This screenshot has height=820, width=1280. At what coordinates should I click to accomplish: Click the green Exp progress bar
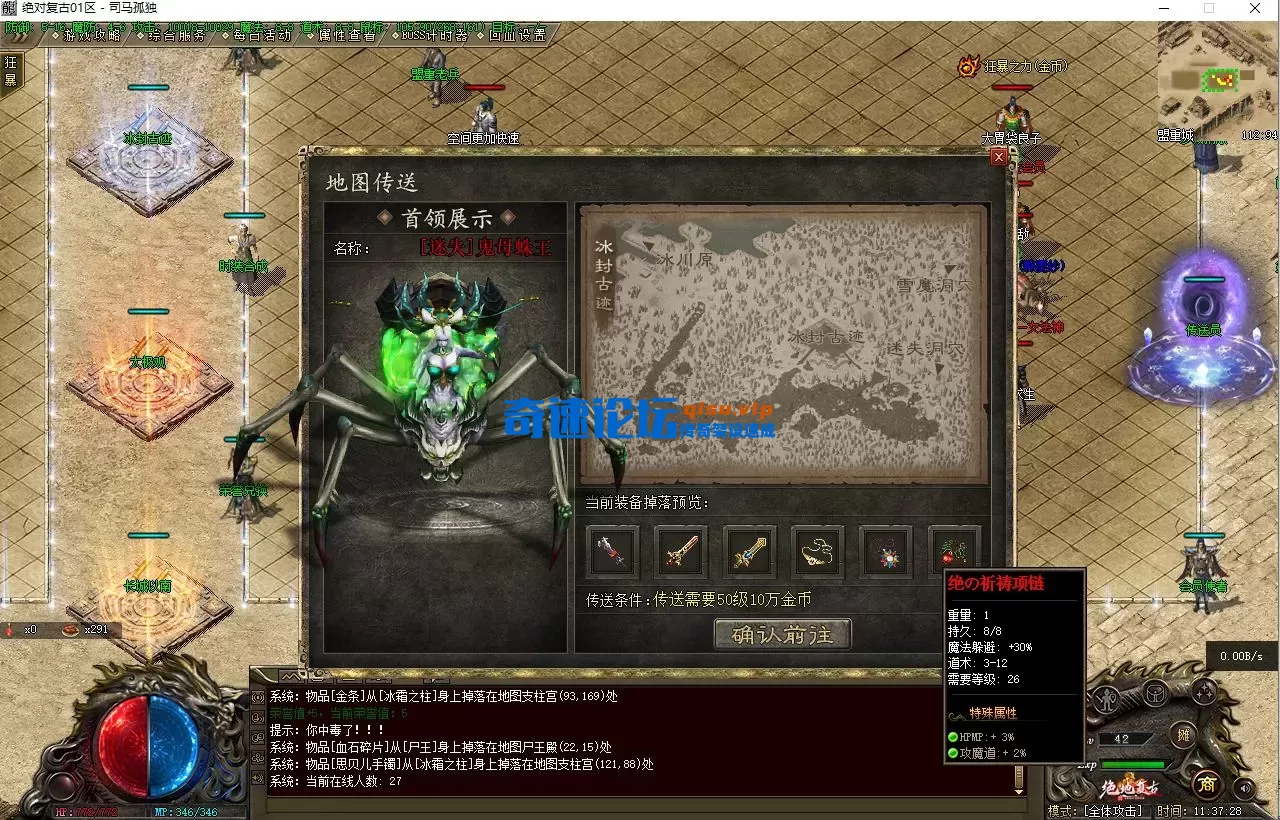1135,766
